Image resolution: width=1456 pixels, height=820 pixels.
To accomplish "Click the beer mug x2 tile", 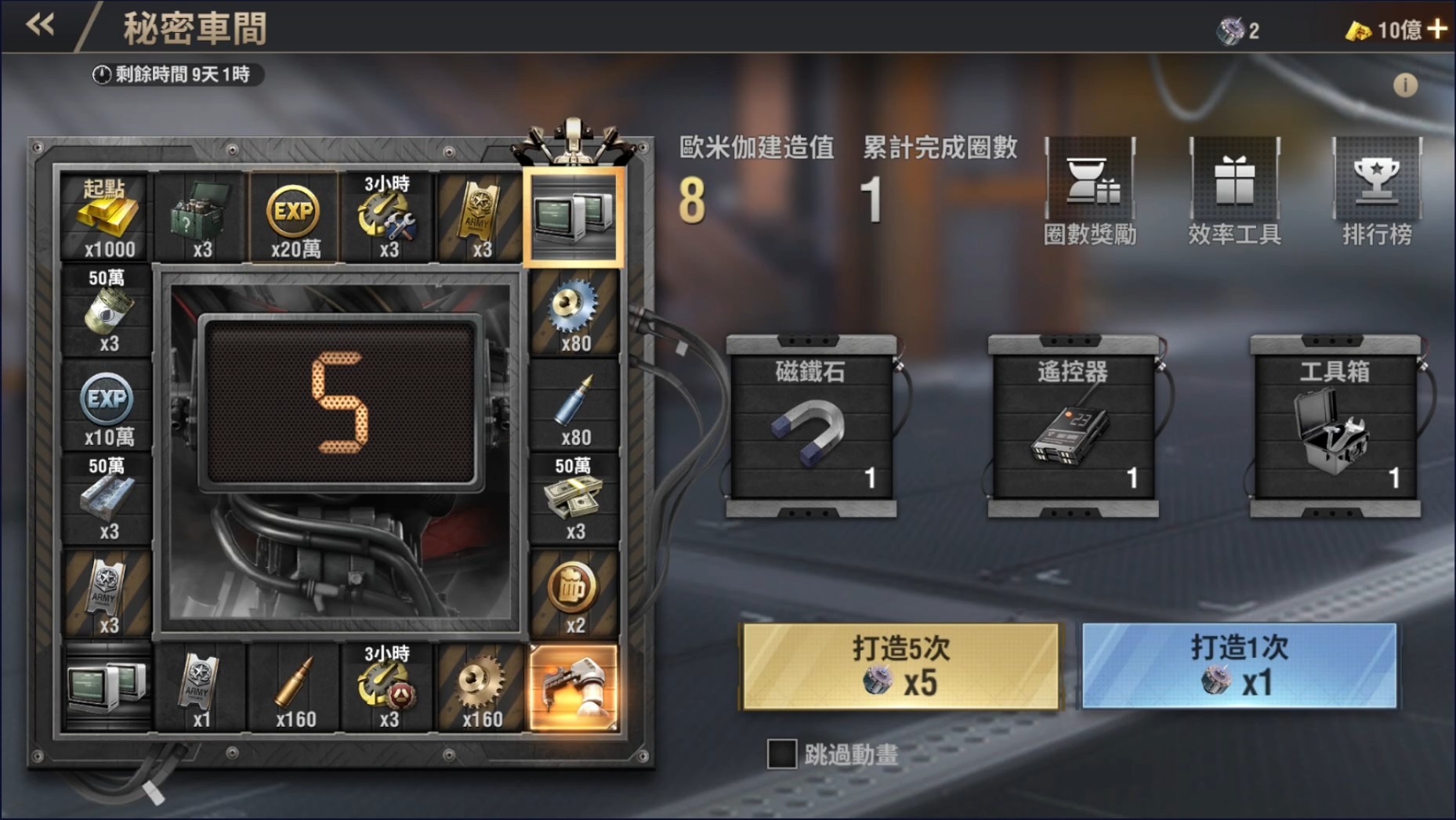I will tap(574, 597).
